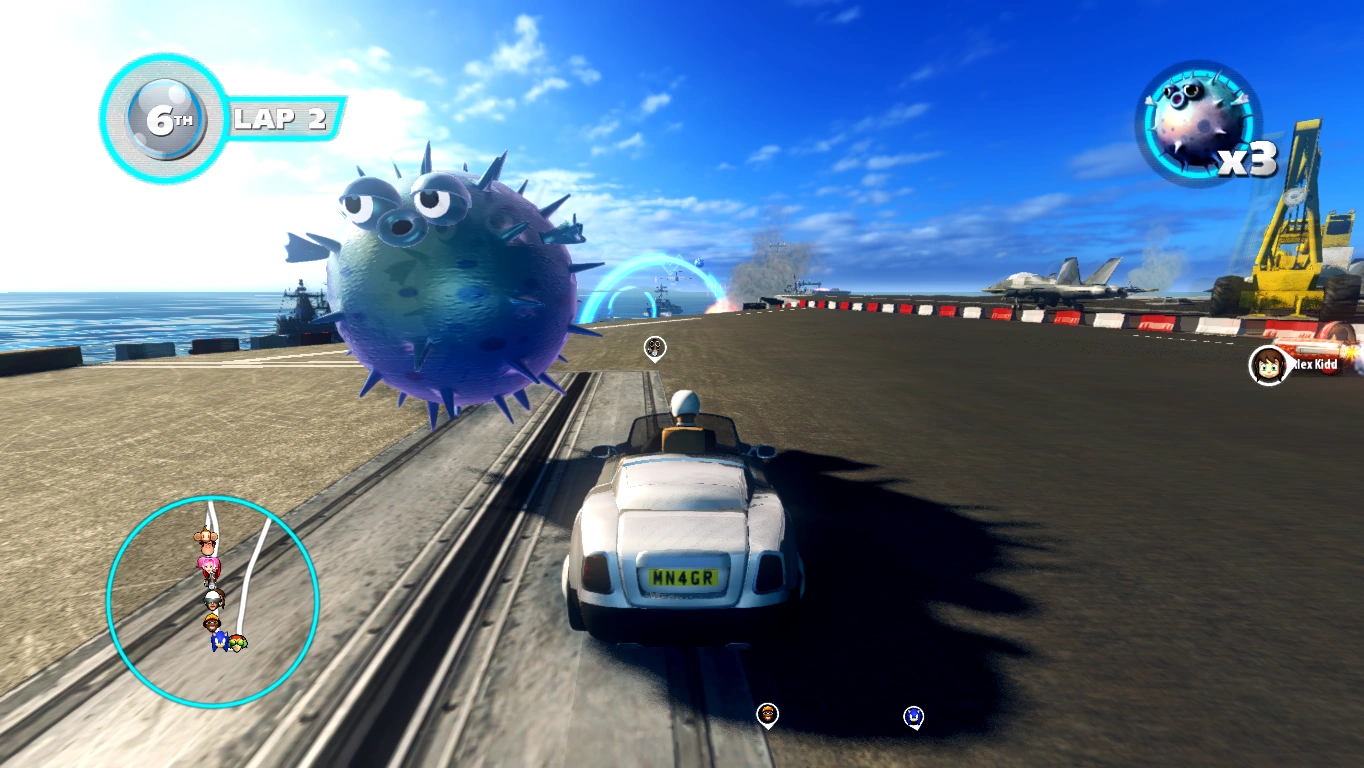Use the blowfish item icon

point(1197,124)
